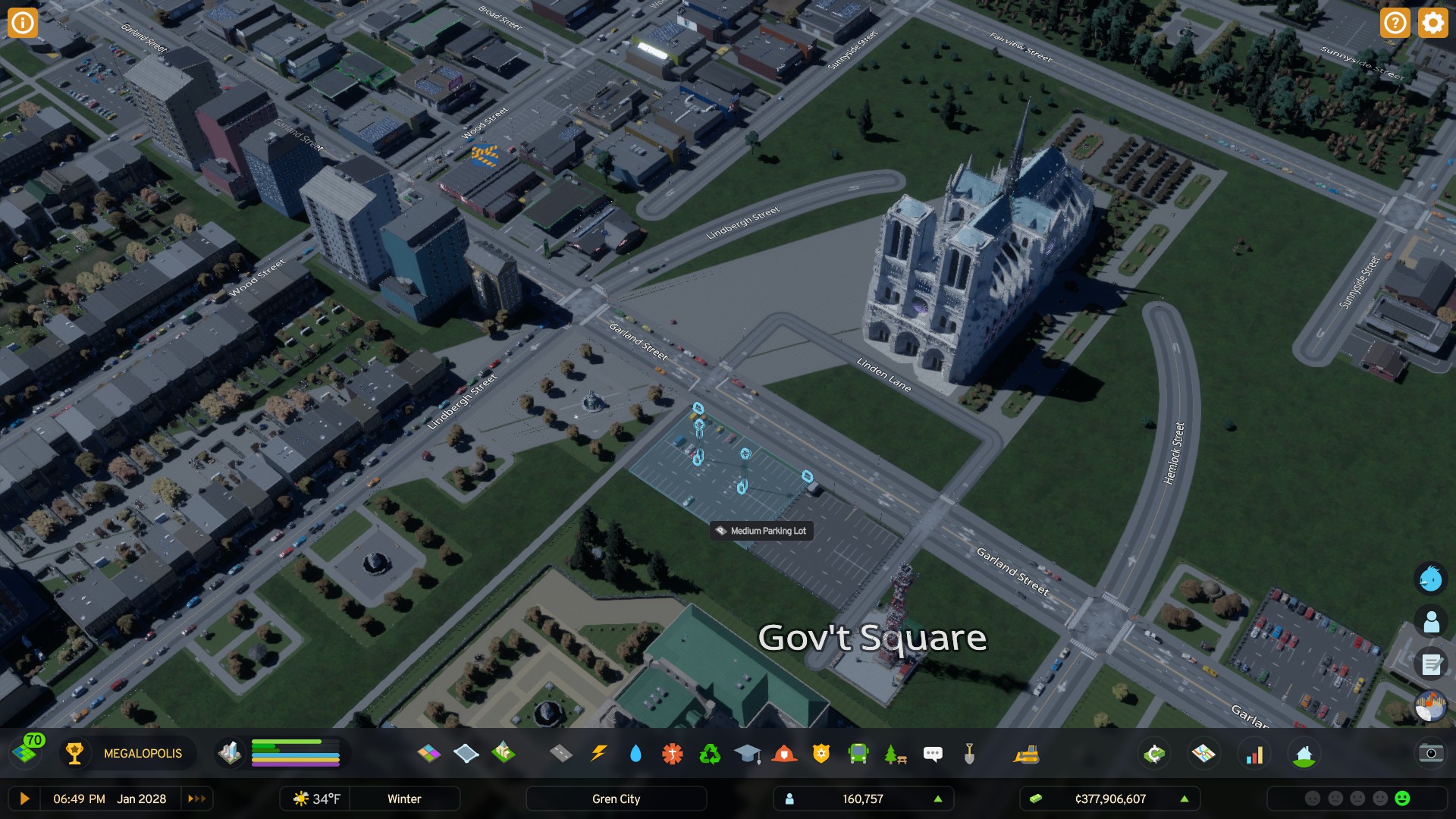Expand the zoning demand bars panel
The height and width of the screenshot is (819, 1456).
tap(294, 754)
